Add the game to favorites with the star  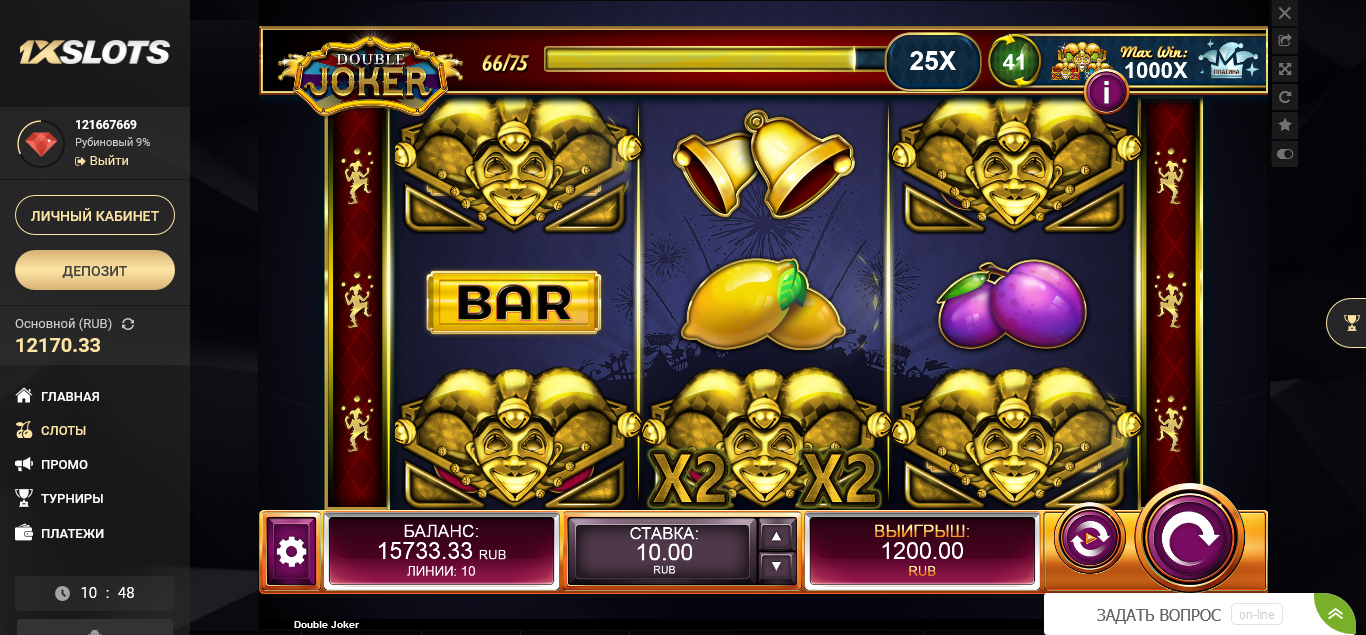click(x=1285, y=125)
